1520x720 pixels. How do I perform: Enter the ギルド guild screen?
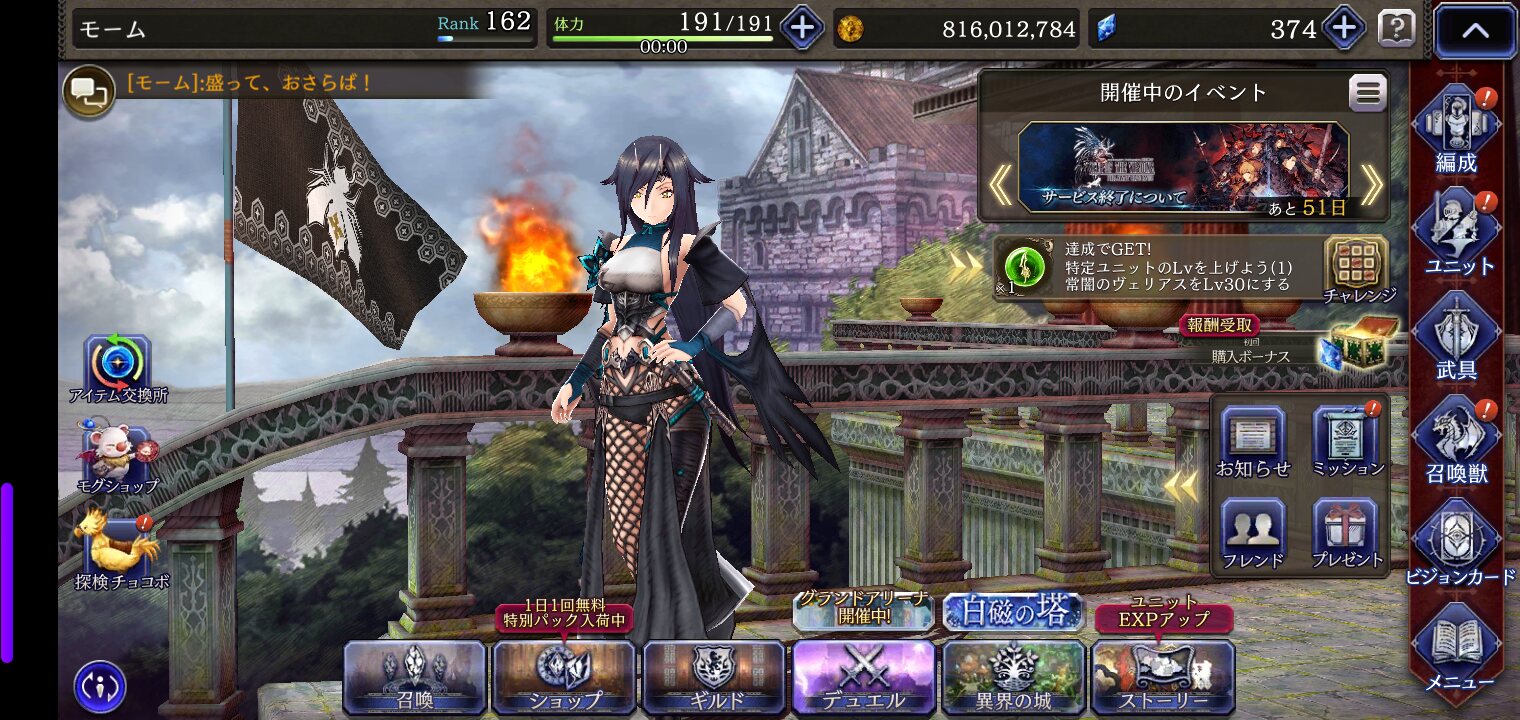pos(714,678)
